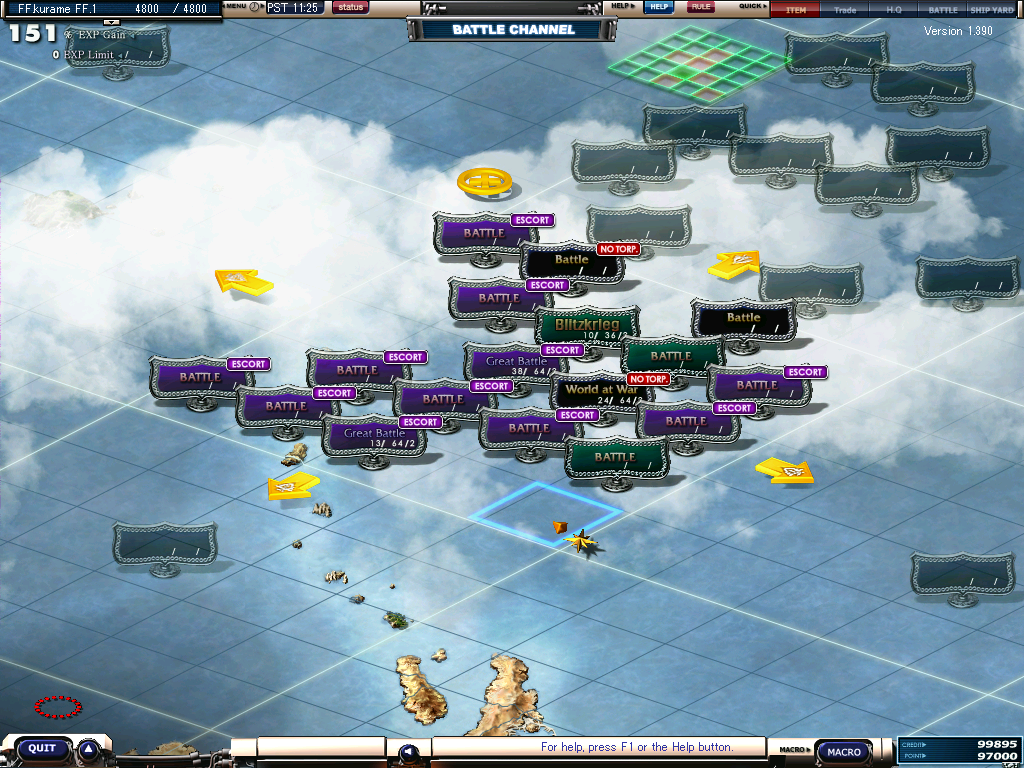Open the HELP button in top bar
The height and width of the screenshot is (768, 1024).
coord(657,7)
